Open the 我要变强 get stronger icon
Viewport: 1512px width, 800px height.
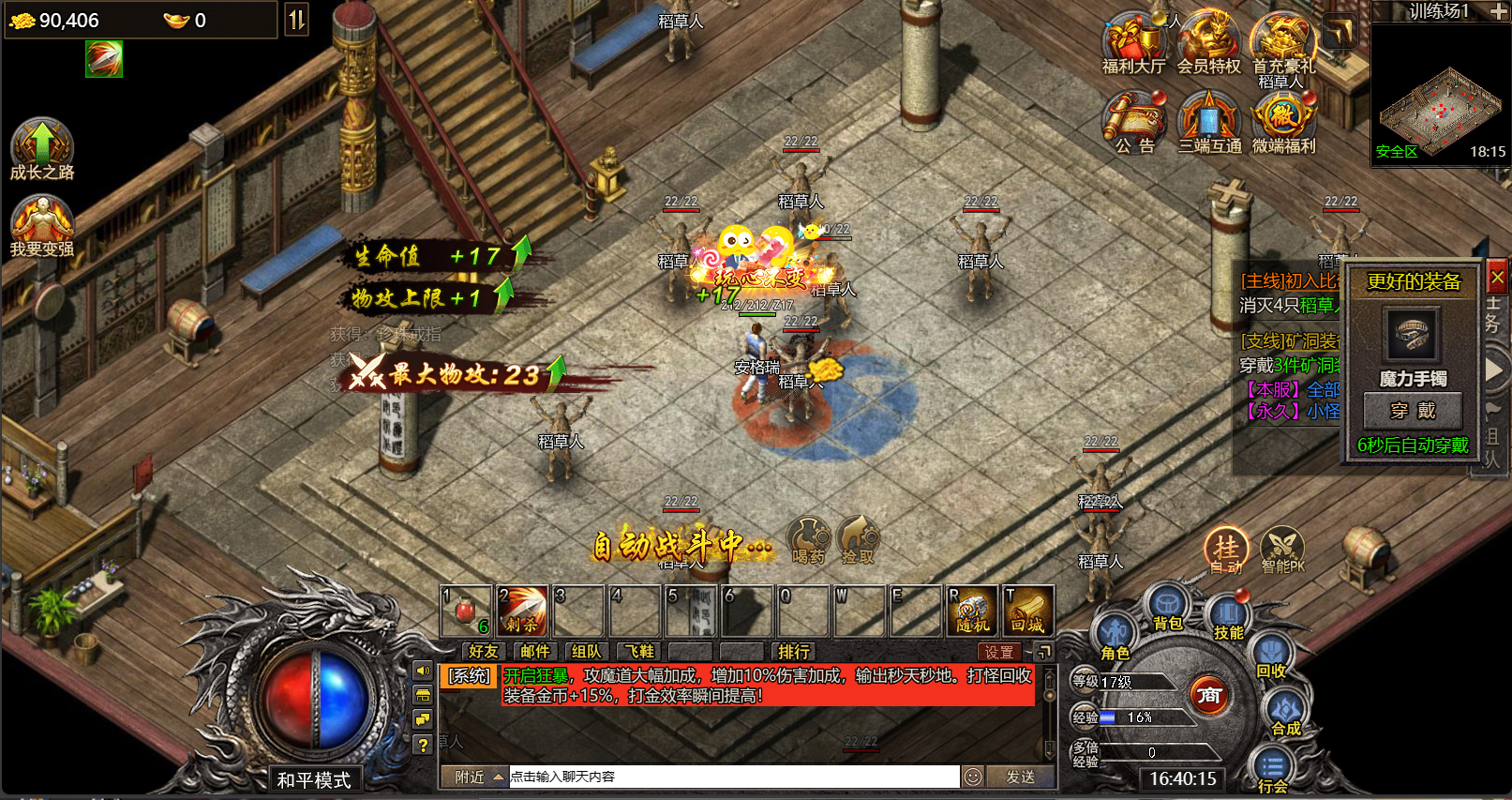(x=41, y=225)
